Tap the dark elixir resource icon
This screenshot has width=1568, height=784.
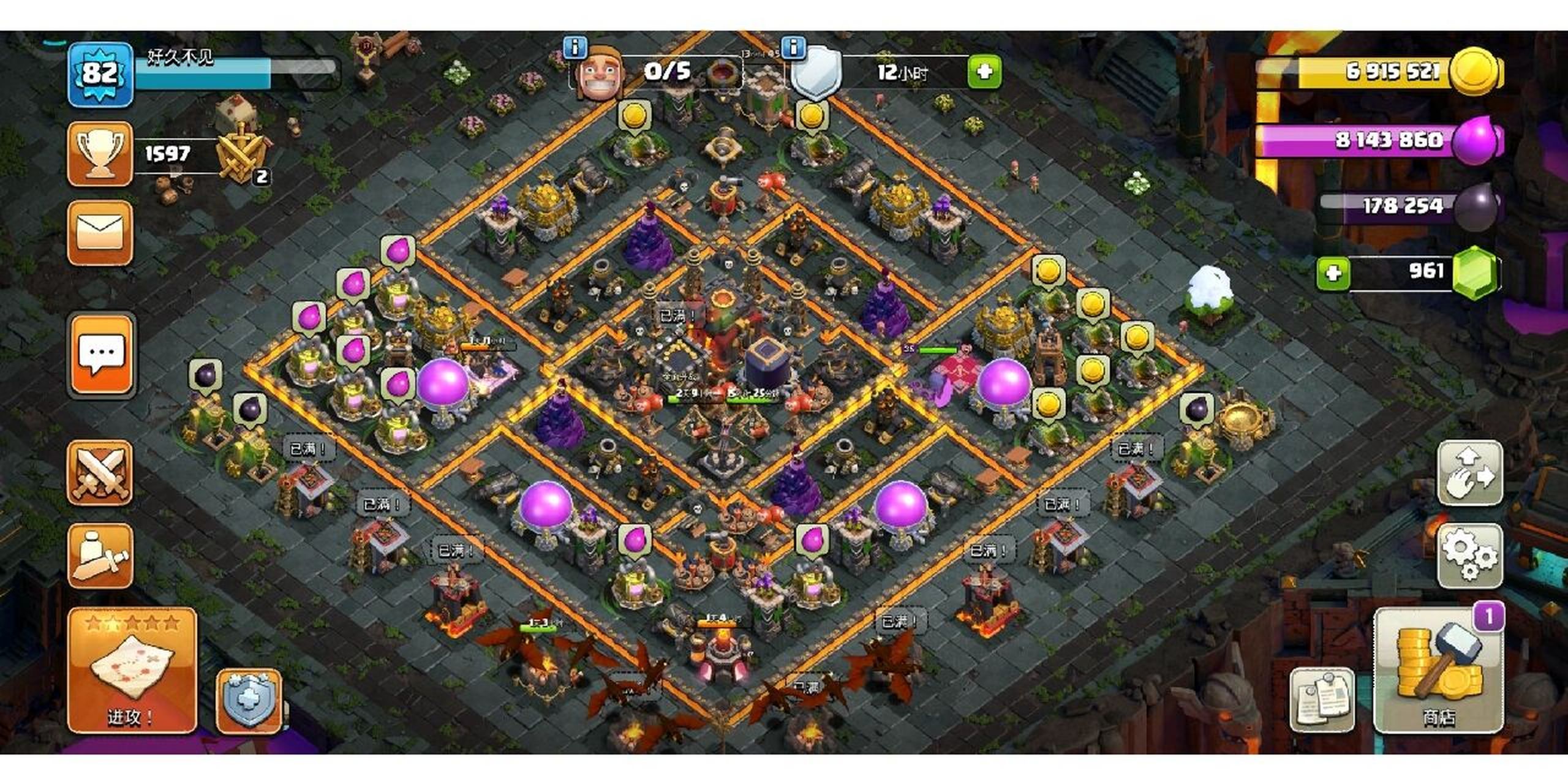click(x=1477, y=206)
